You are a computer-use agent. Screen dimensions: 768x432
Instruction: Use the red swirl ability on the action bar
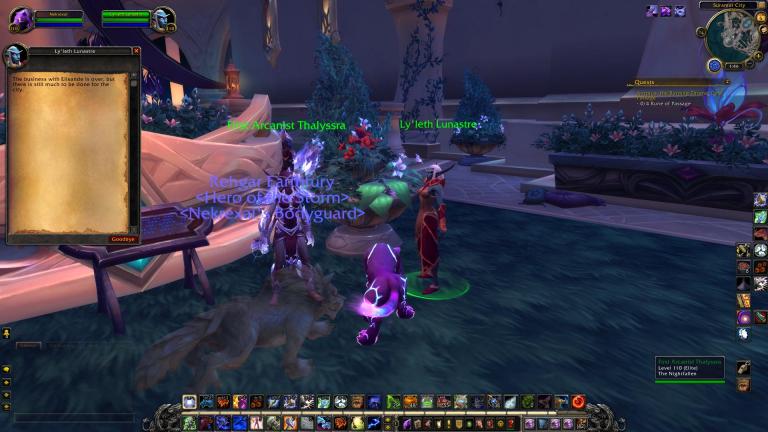[578, 402]
